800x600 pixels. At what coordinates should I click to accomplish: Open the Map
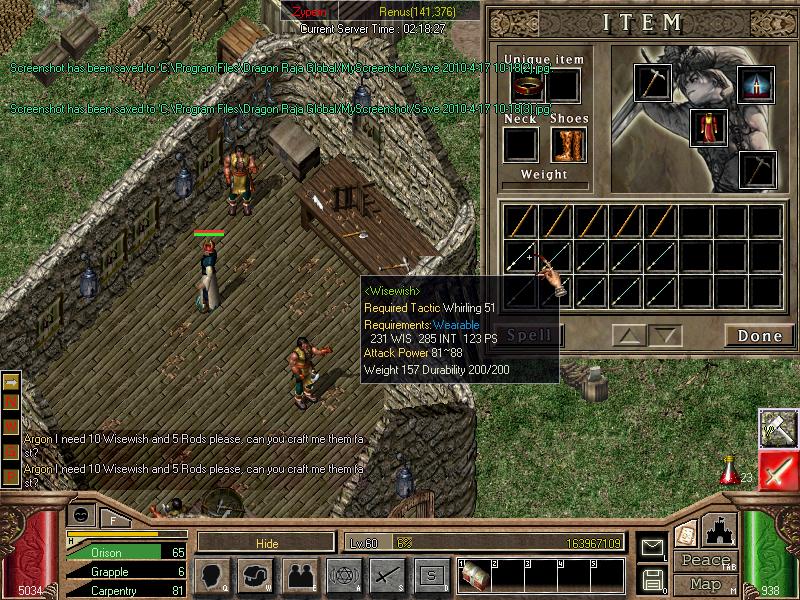click(706, 584)
